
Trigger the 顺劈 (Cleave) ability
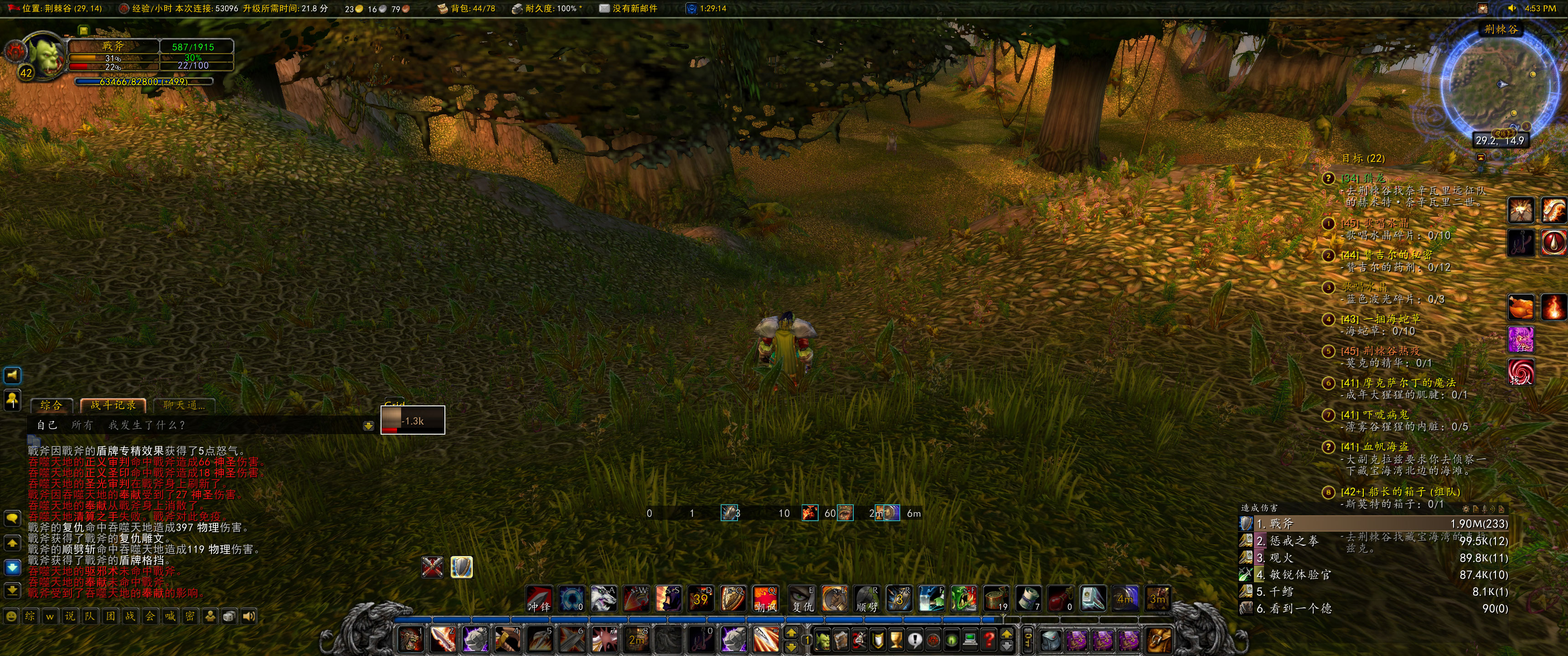click(x=867, y=600)
